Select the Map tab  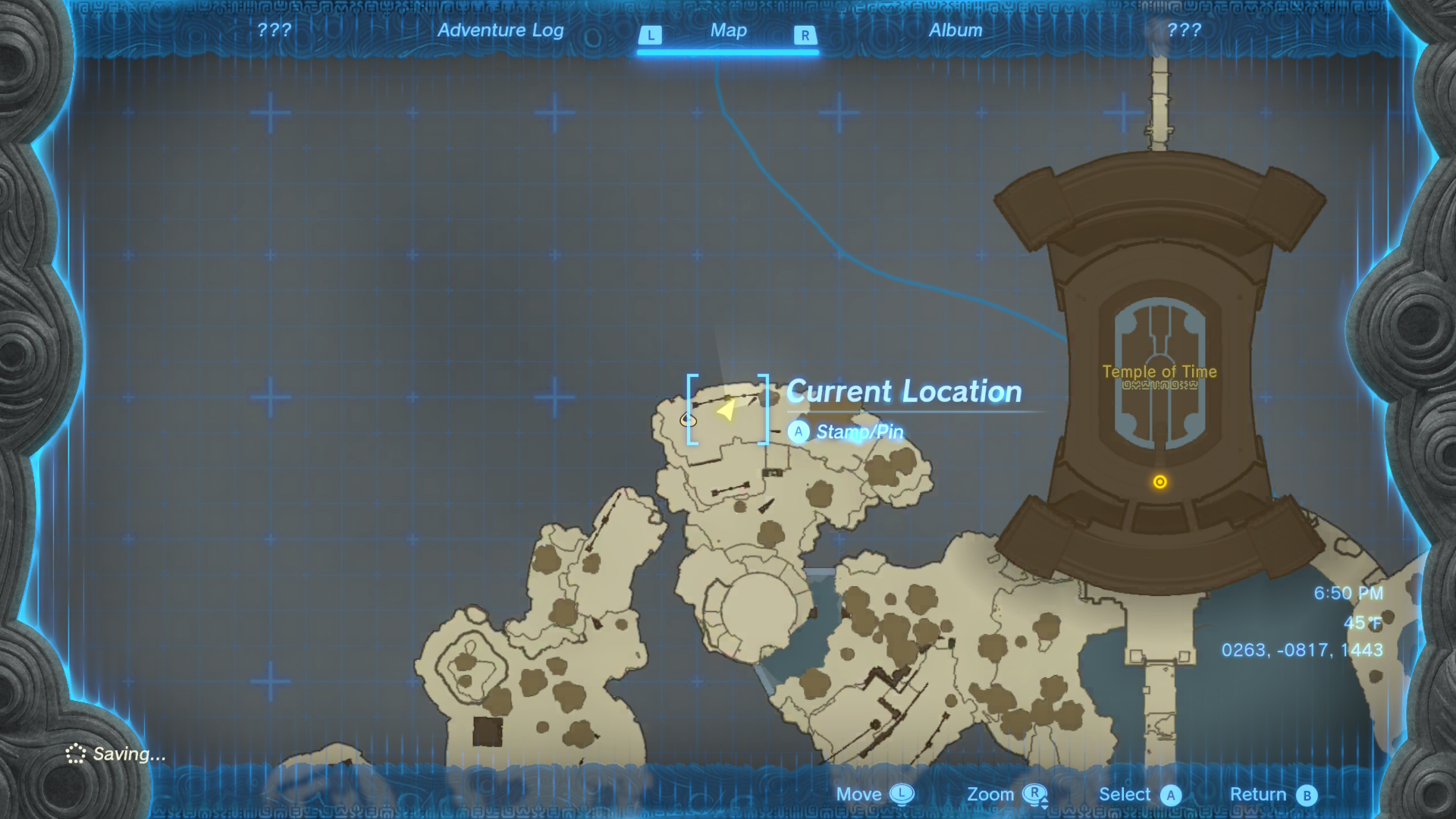coord(728,30)
